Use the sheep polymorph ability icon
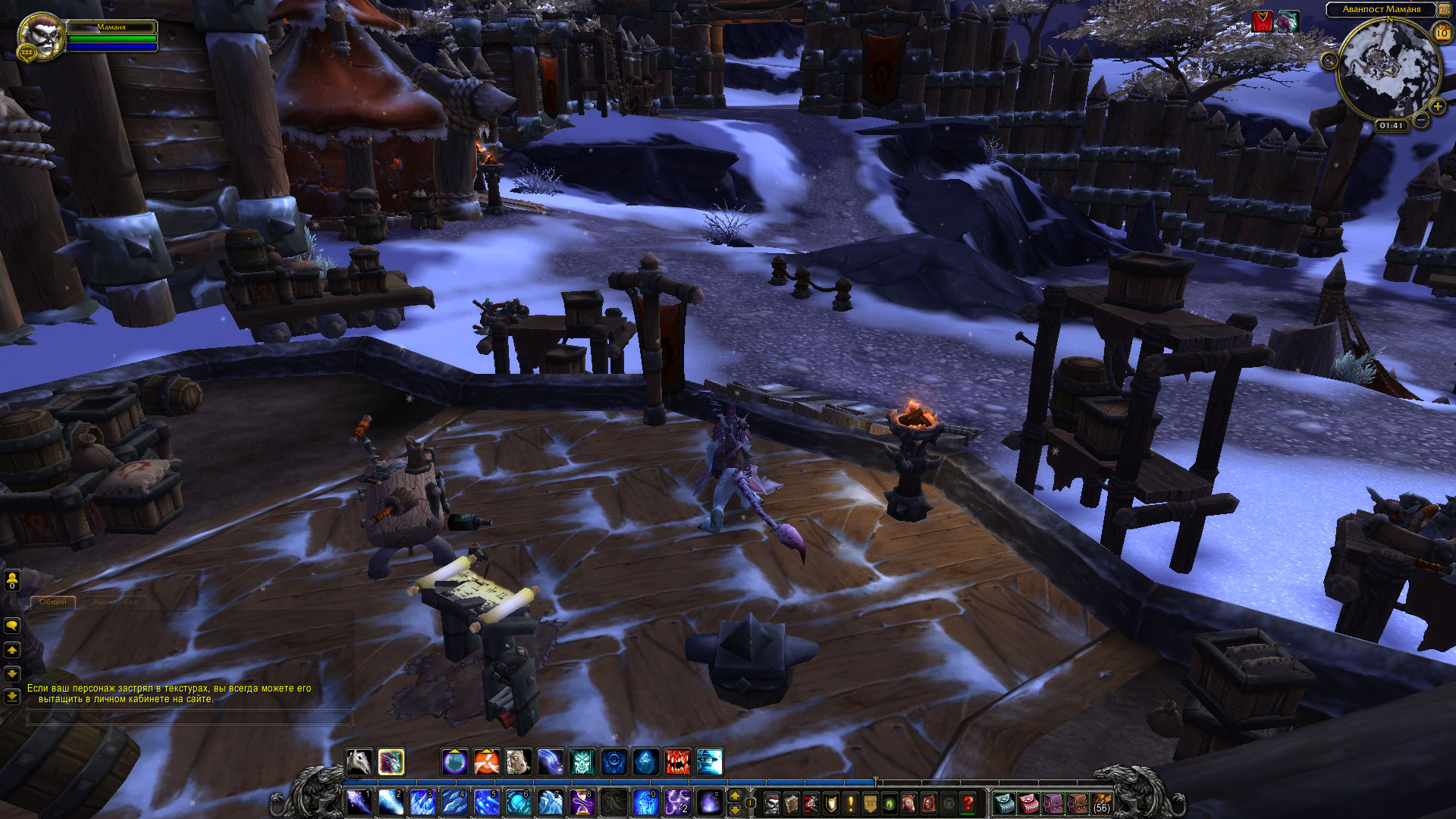The height and width of the screenshot is (819, 1456). coord(518,761)
